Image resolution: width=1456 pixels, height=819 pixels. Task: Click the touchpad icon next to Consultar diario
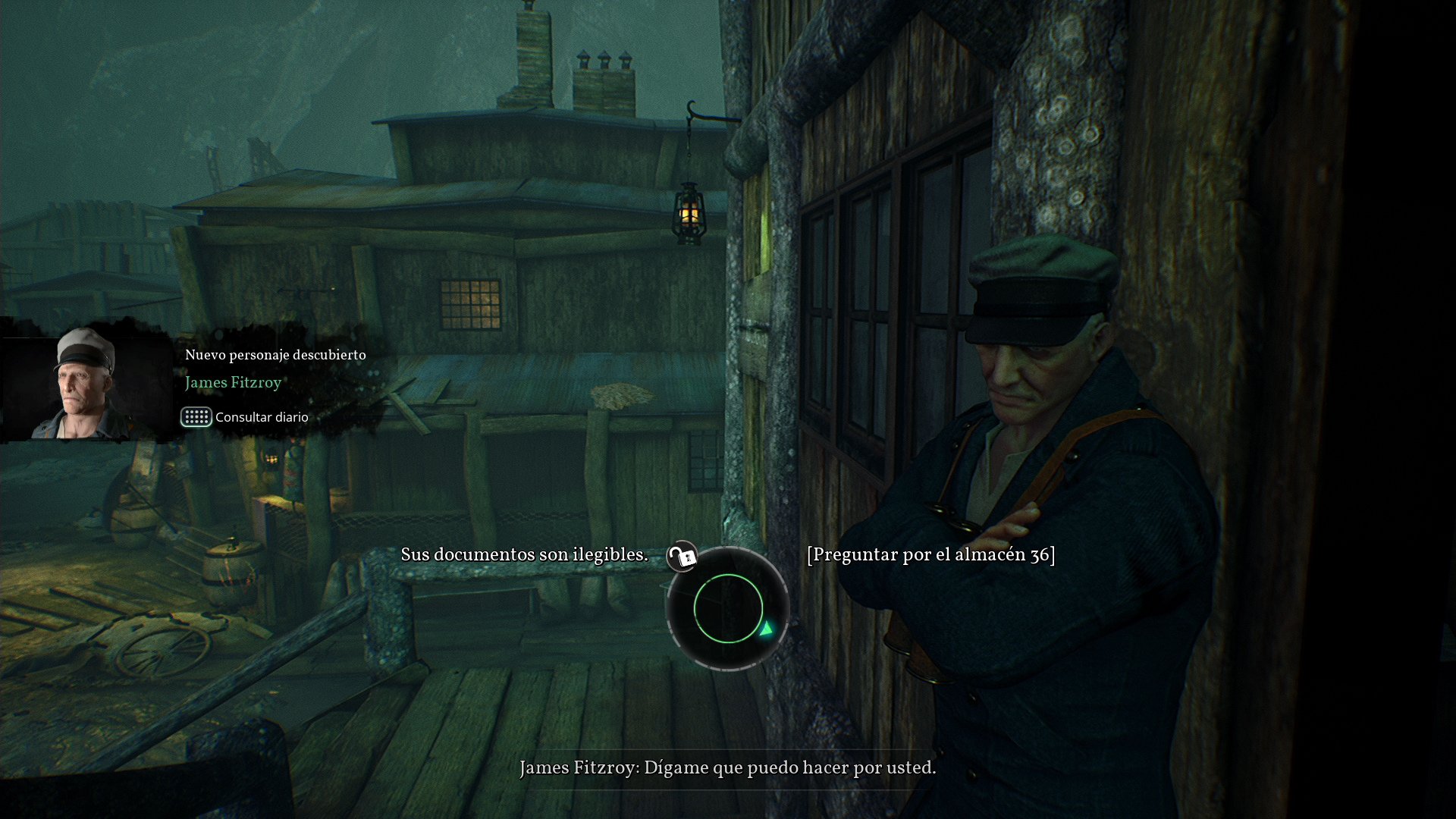pyautogui.click(x=196, y=417)
